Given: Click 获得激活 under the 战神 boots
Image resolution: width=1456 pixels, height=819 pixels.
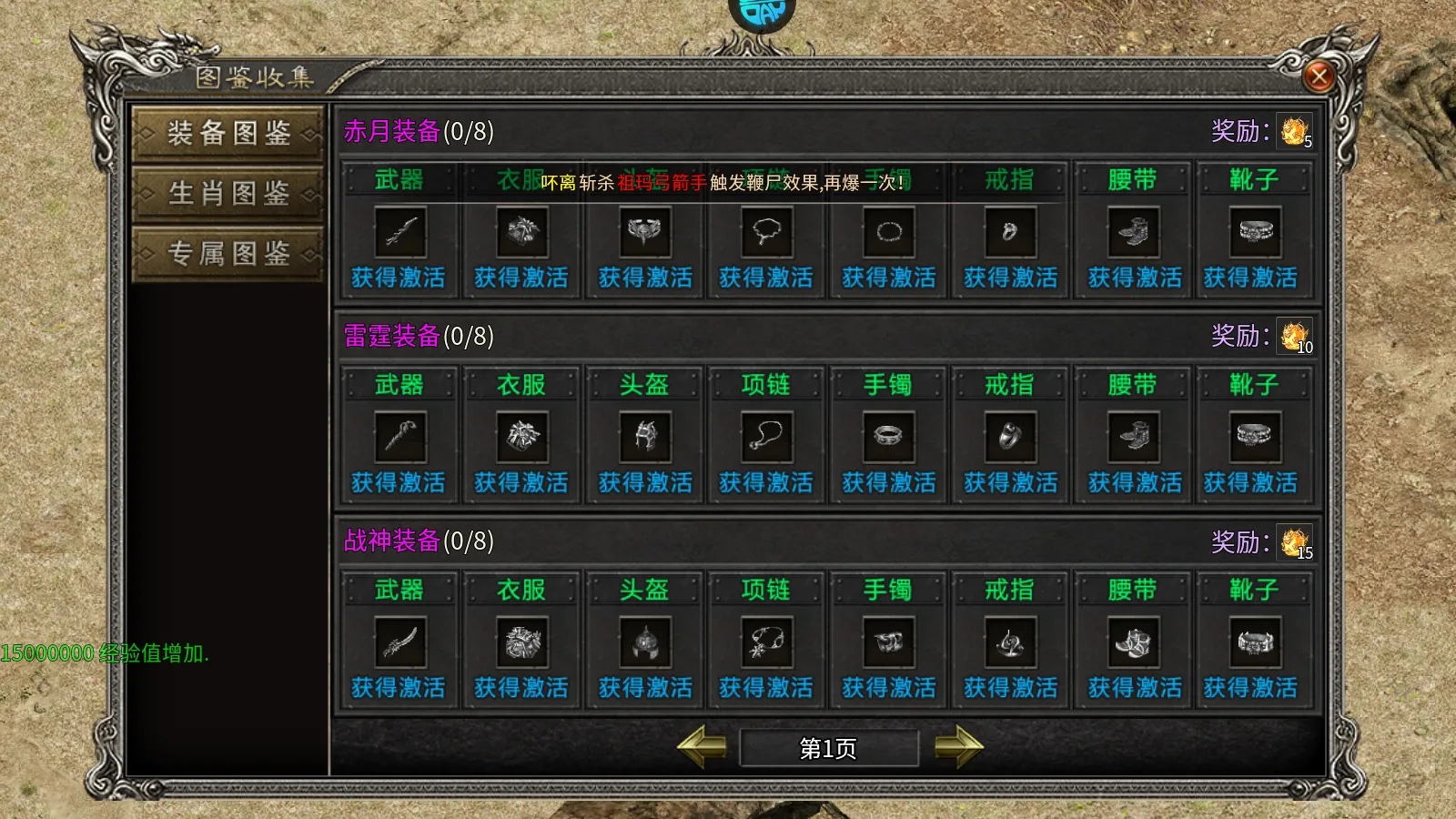Looking at the screenshot, I should (x=1251, y=688).
